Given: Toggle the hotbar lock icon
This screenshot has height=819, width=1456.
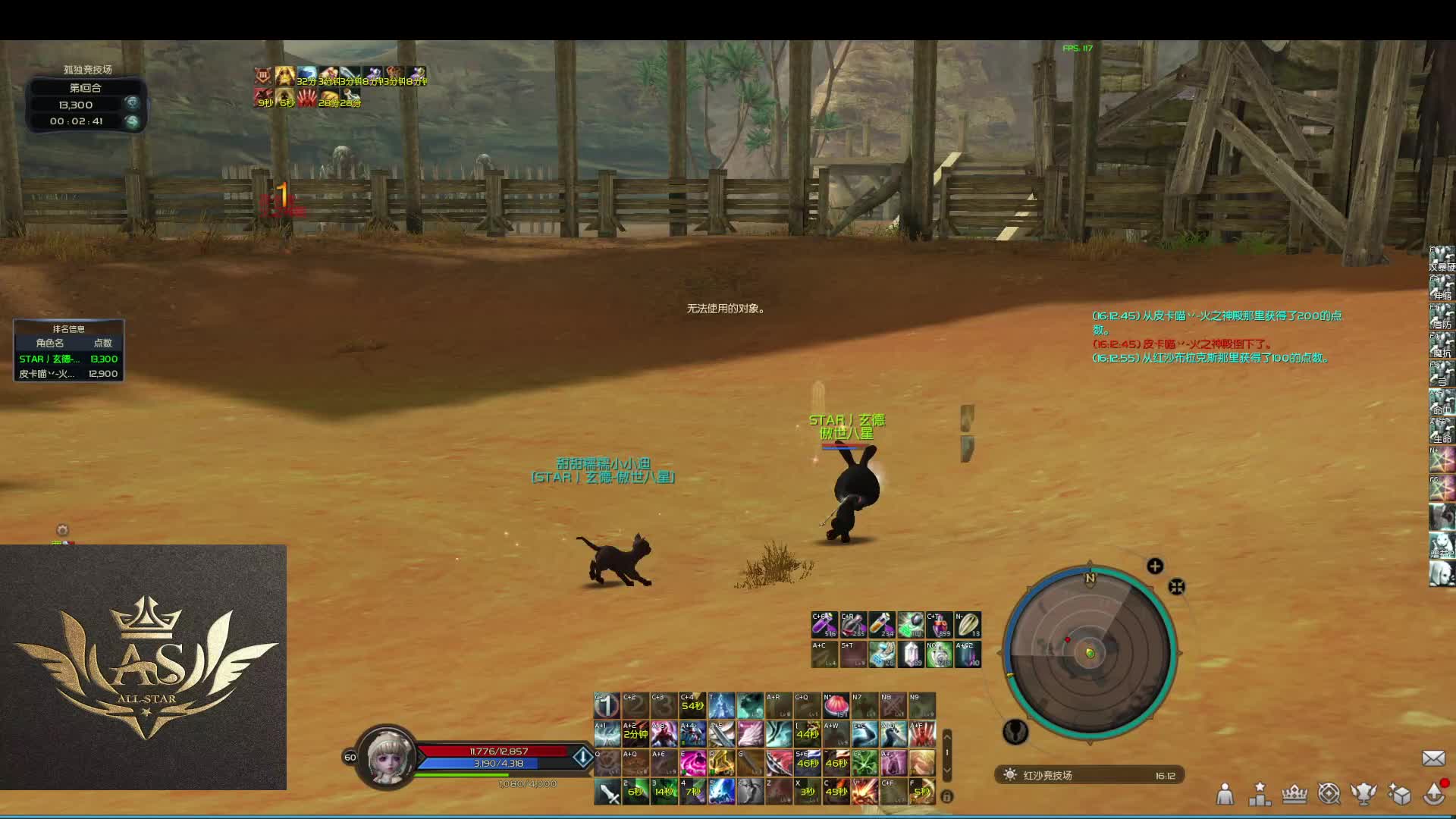Looking at the screenshot, I should (x=946, y=796).
